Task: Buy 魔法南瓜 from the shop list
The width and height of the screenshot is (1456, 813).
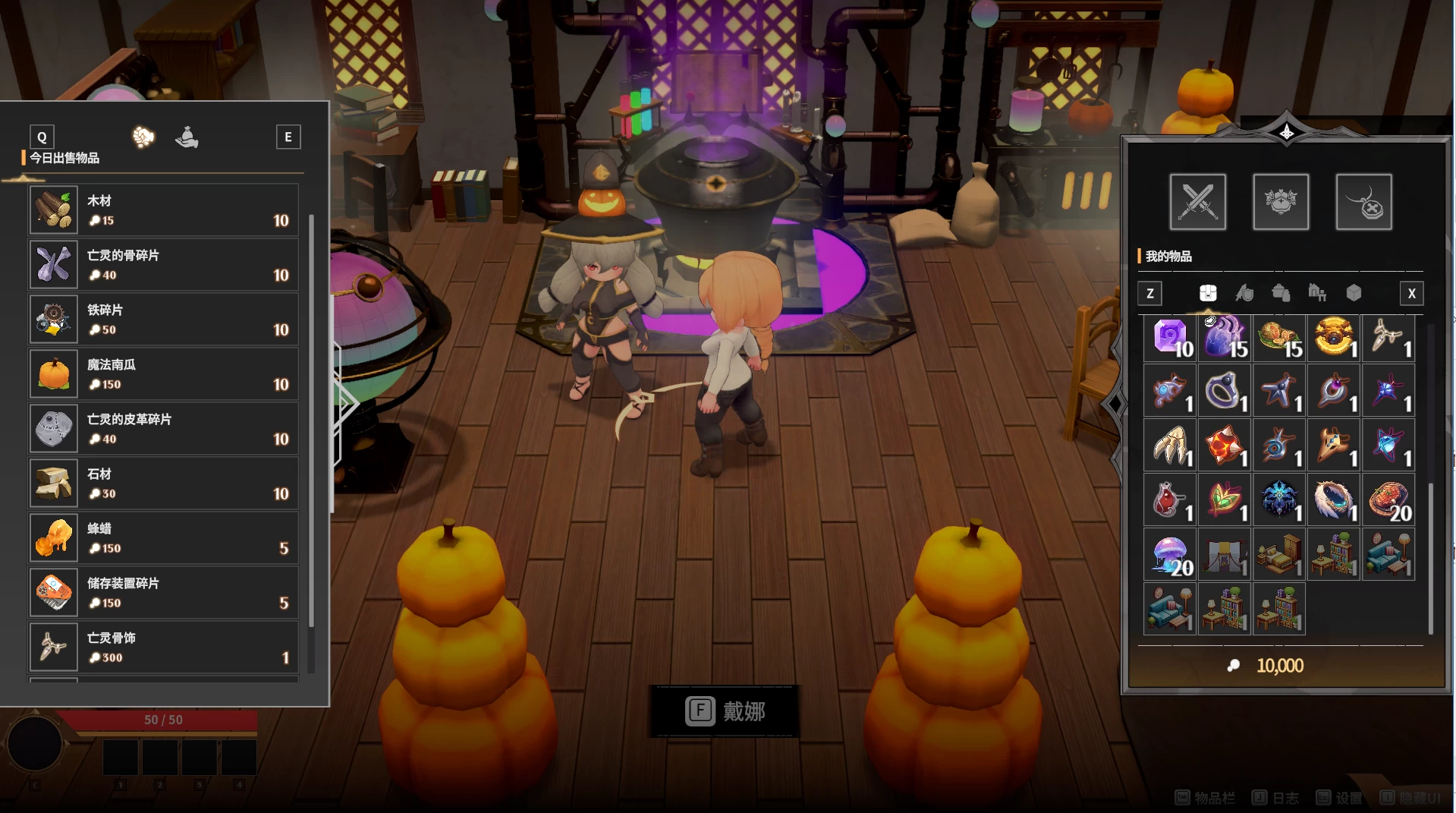Action: (162, 373)
